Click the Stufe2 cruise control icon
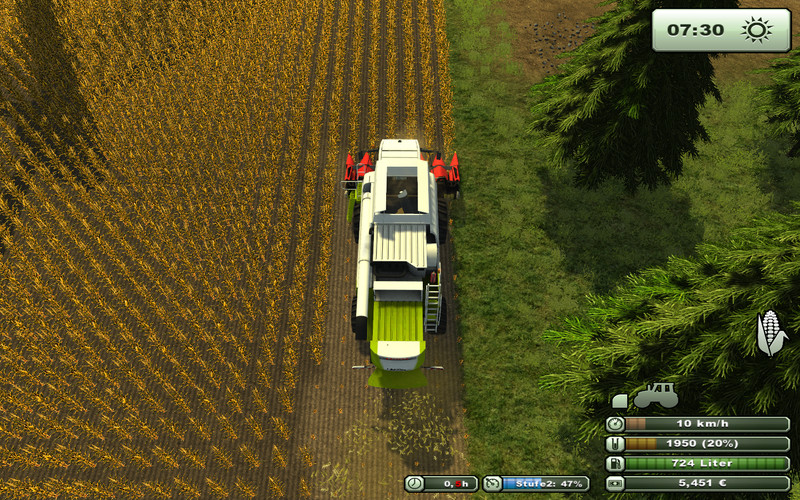The height and width of the screenshot is (500, 800). click(492, 483)
